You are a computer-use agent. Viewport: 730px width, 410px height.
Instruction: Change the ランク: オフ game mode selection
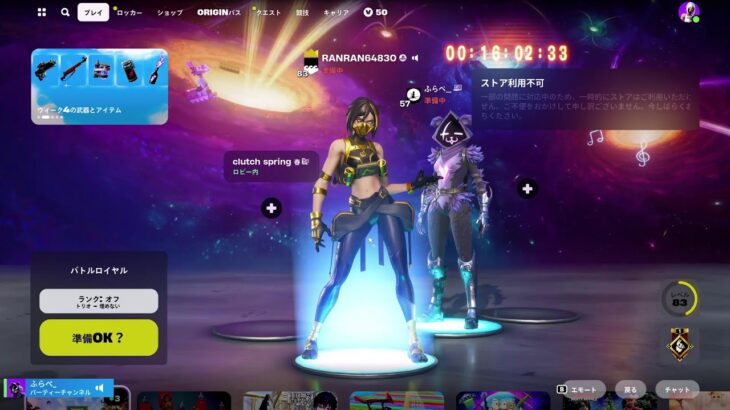pos(99,301)
